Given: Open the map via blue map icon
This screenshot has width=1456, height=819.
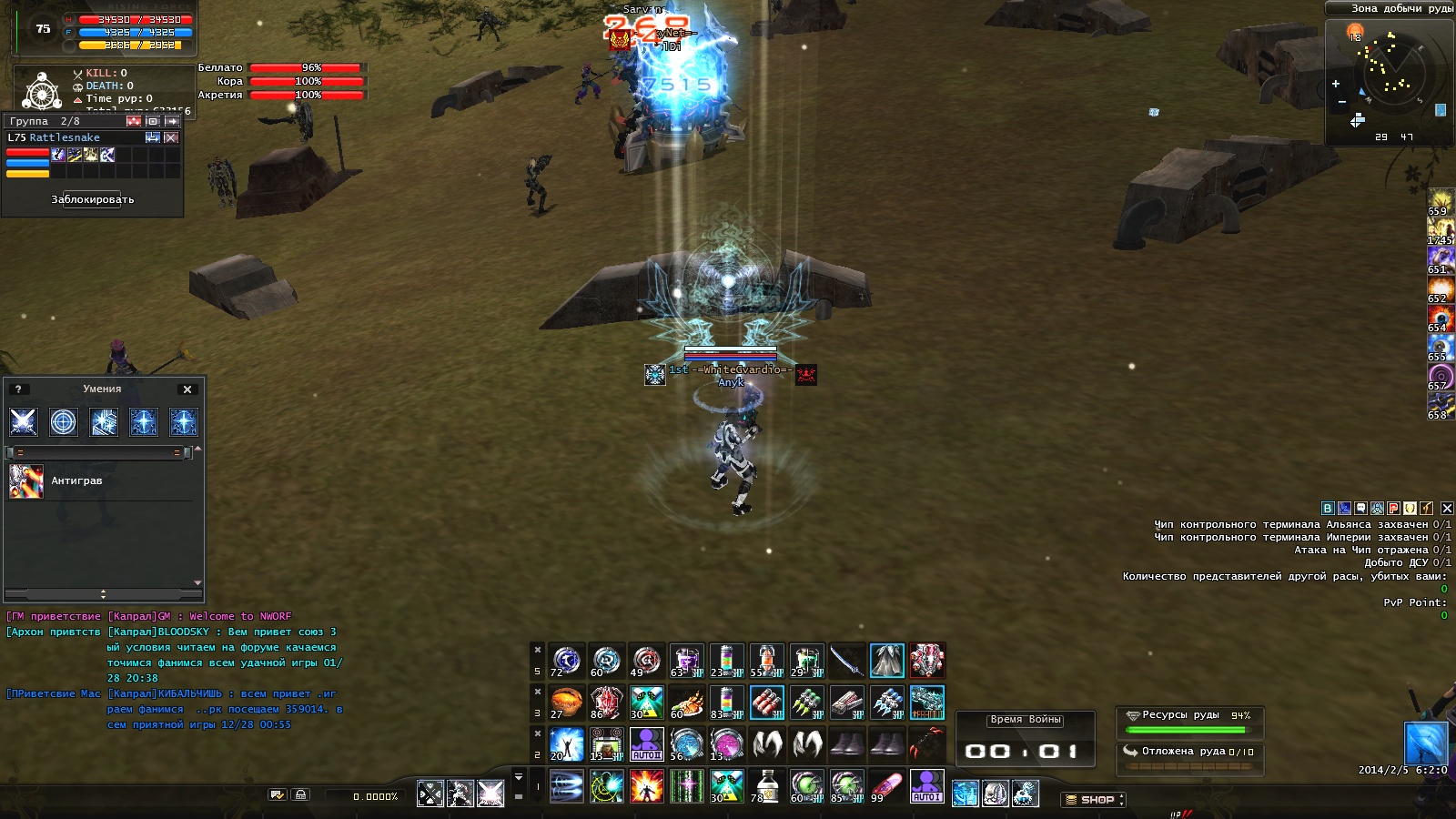Looking at the screenshot, I should click(1441, 110).
